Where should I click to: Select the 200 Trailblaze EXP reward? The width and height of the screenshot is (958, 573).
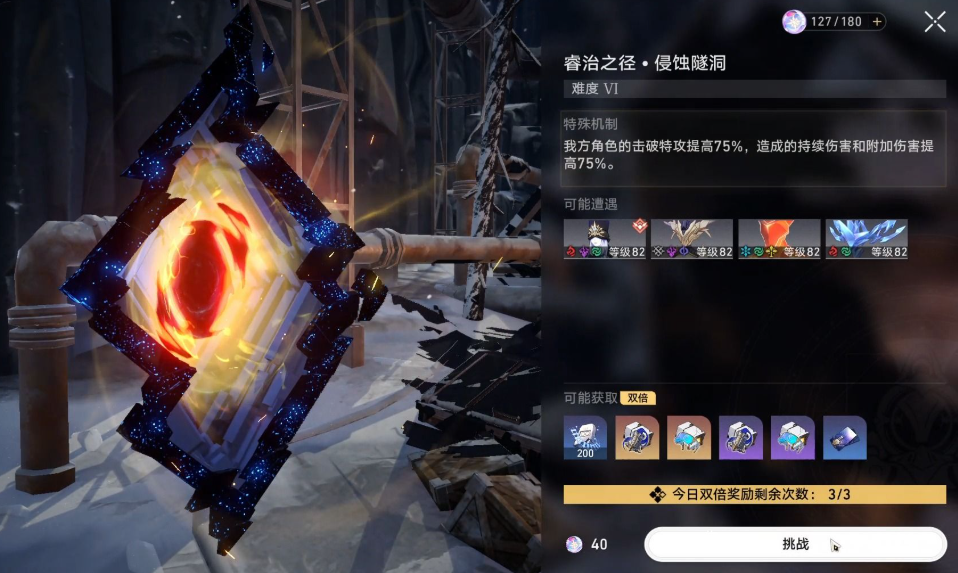585,438
